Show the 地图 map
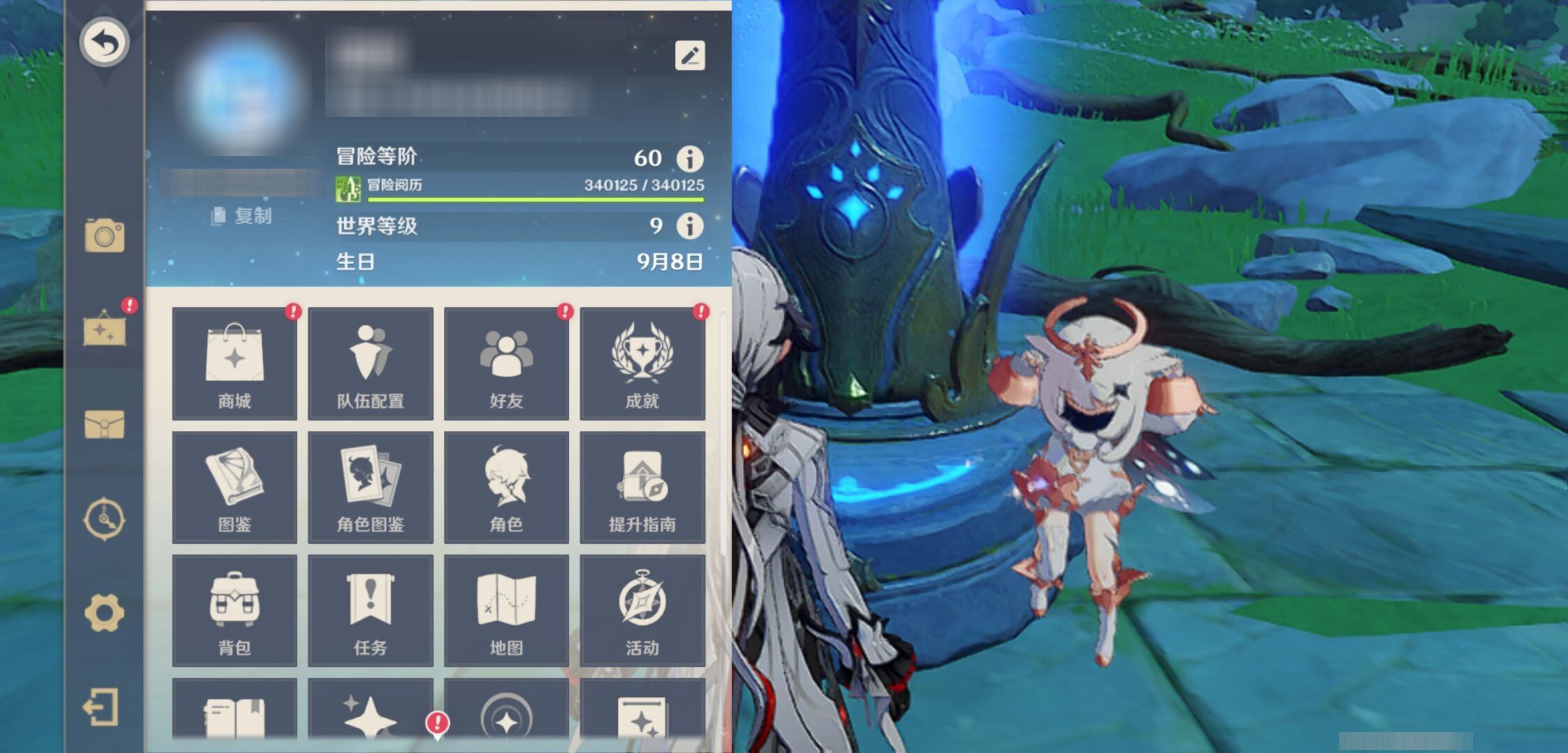1568x753 pixels. click(x=506, y=611)
